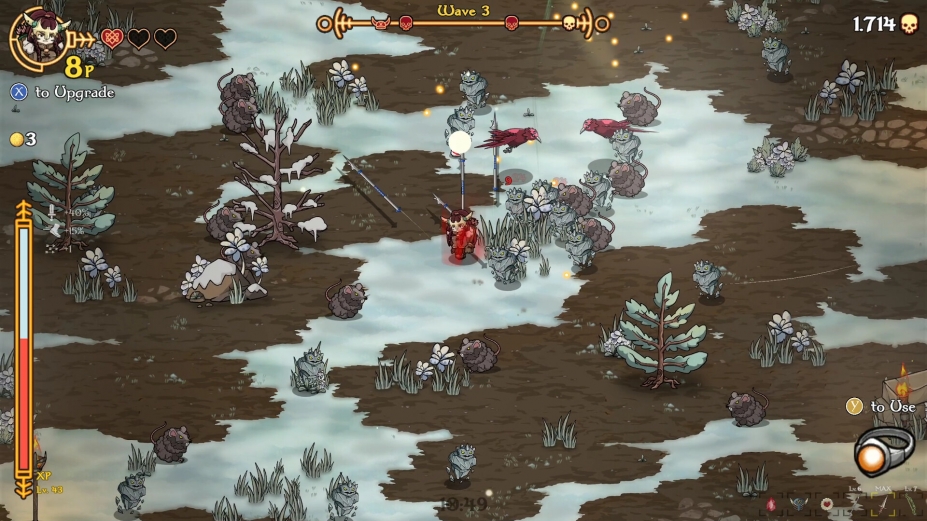This screenshot has width=927, height=521.
Task: Select the red flame gem slot
Action: coord(770,503)
